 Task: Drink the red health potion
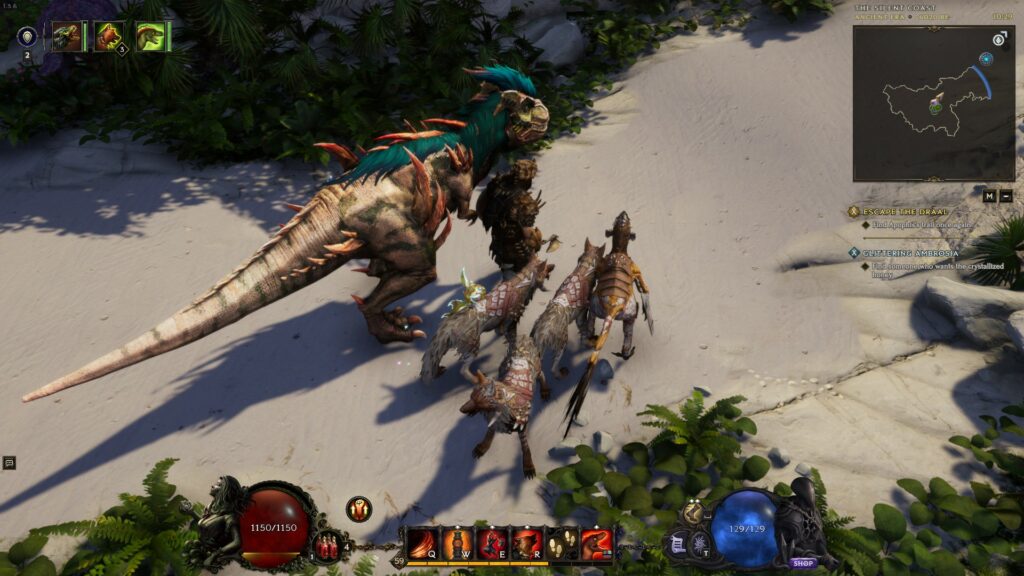pos(325,546)
